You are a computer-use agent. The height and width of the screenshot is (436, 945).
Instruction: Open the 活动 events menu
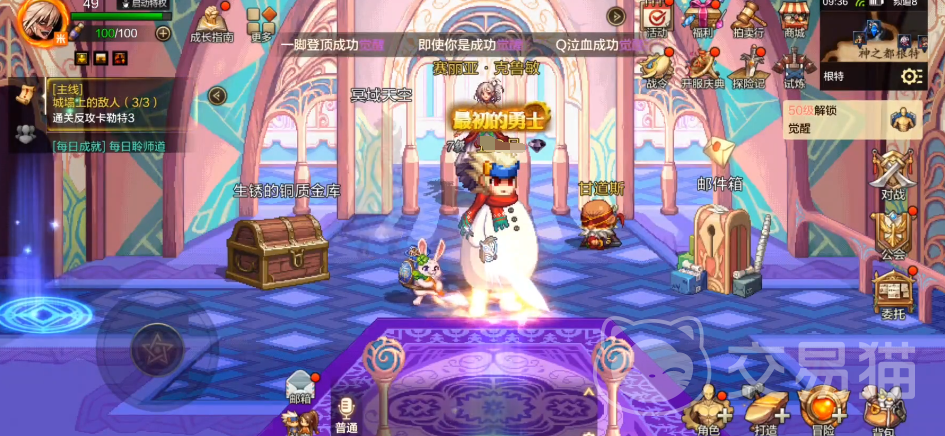[x=656, y=19]
